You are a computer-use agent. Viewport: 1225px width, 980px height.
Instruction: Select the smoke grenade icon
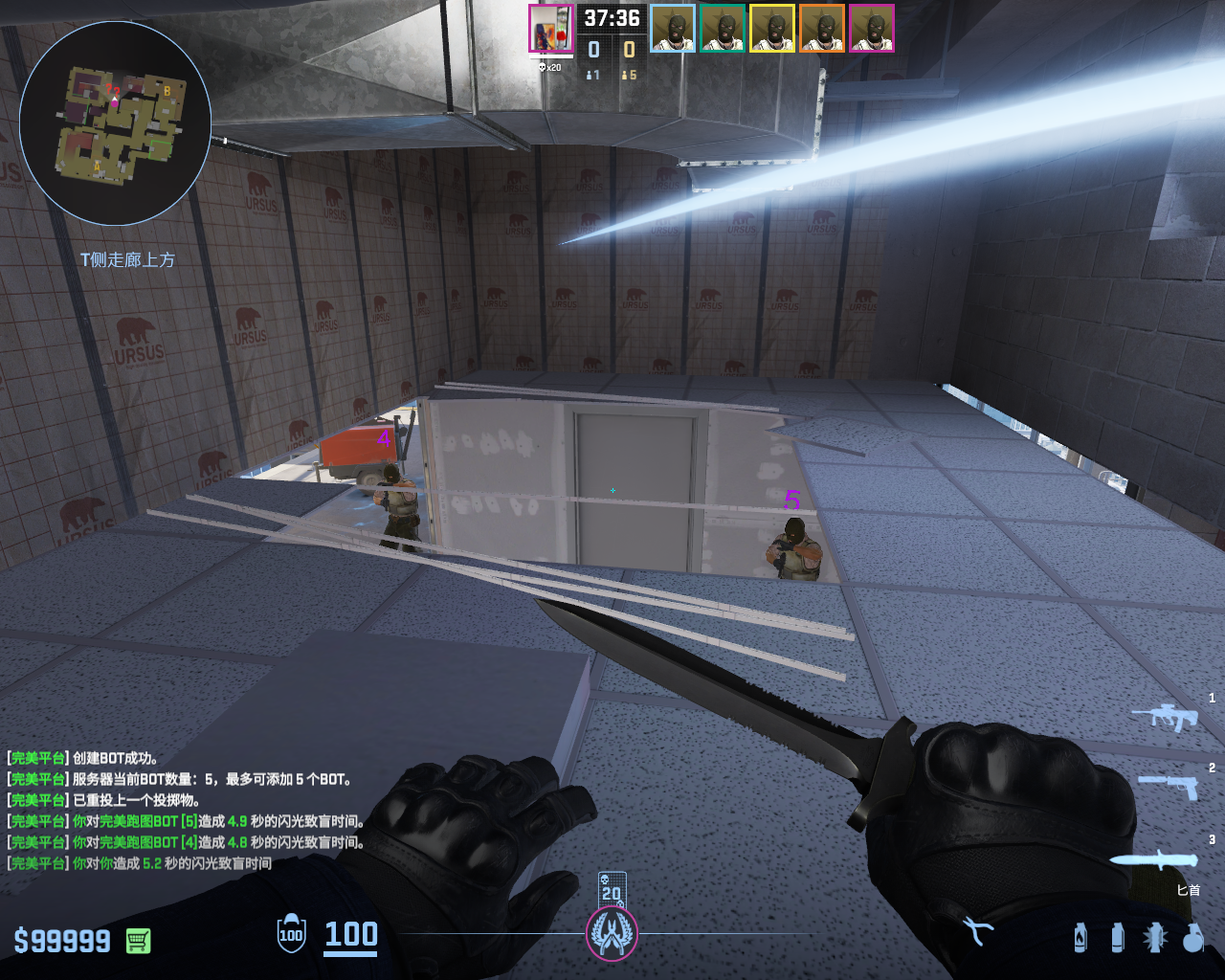pos(1117,937)
